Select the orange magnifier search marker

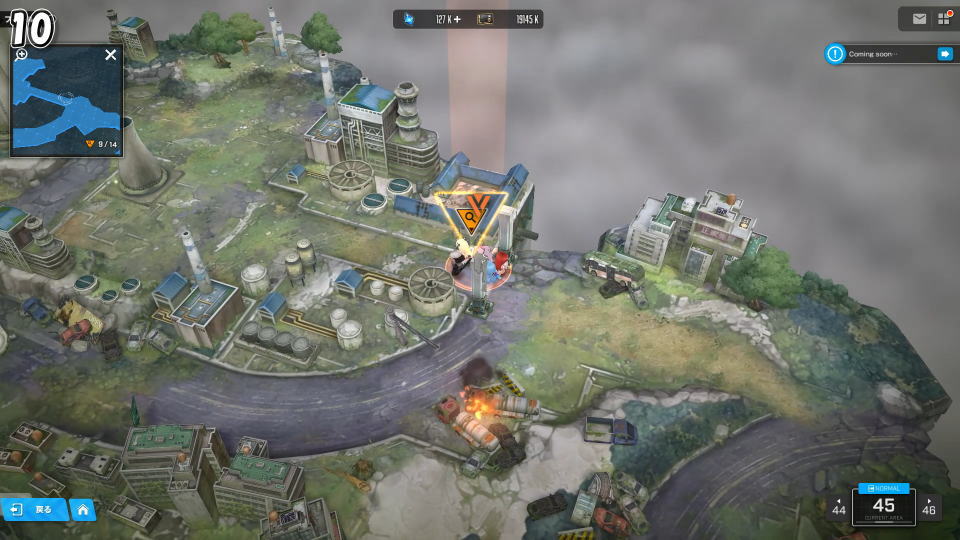click(x=468, y=214)
